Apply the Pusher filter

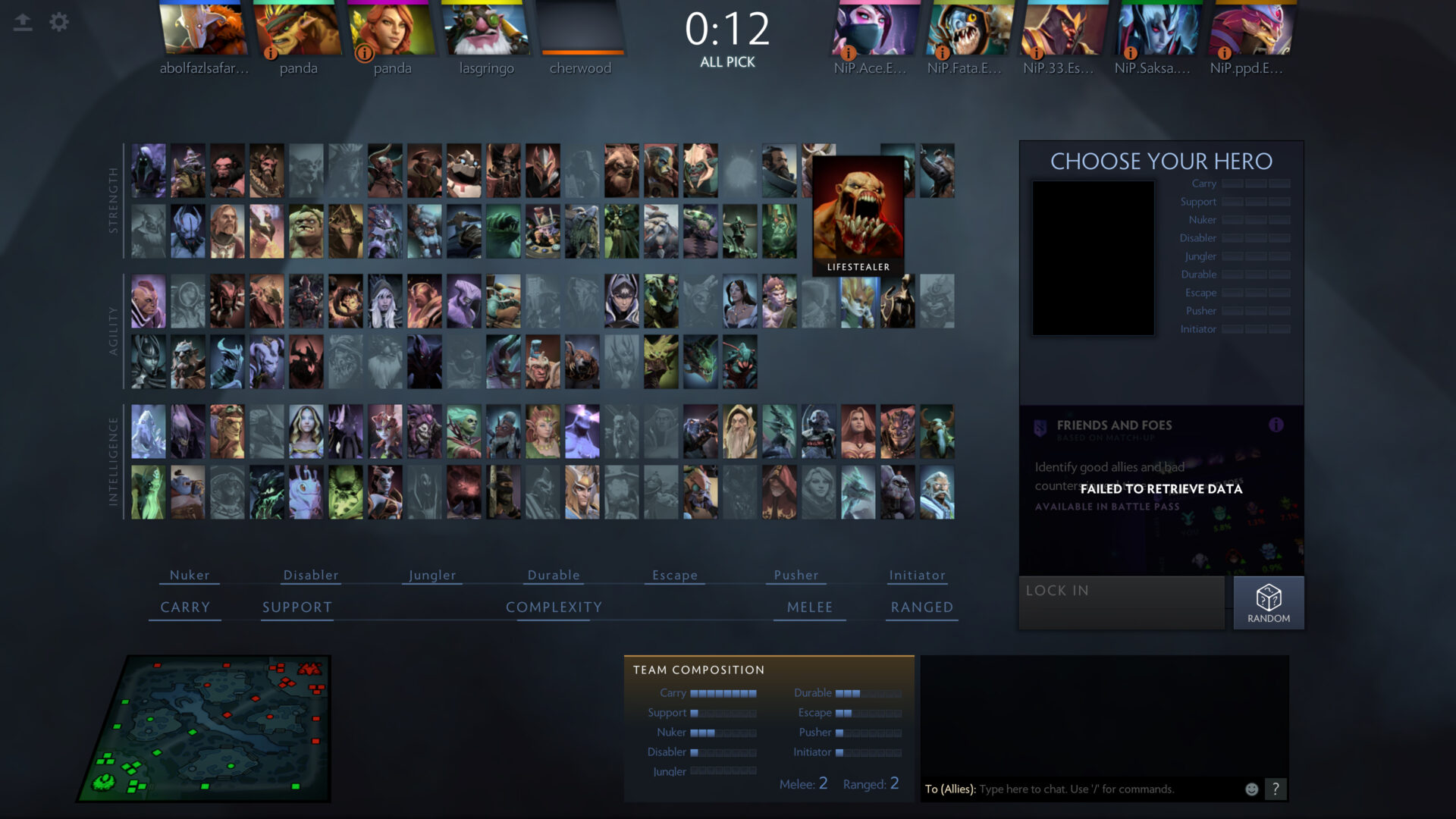tap(796, 575)
